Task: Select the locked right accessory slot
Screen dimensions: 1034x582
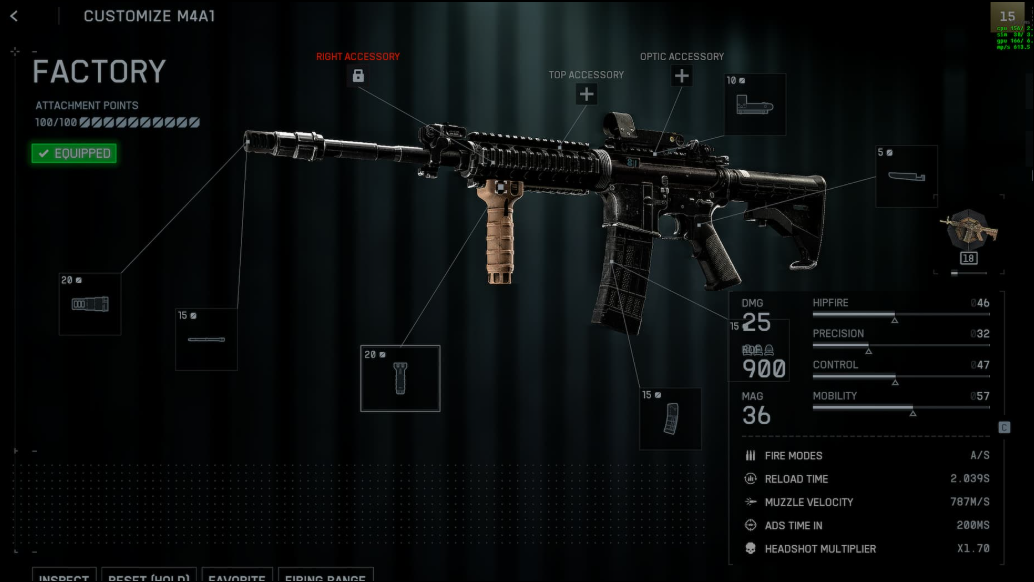Action: click(x=358, y=76)
